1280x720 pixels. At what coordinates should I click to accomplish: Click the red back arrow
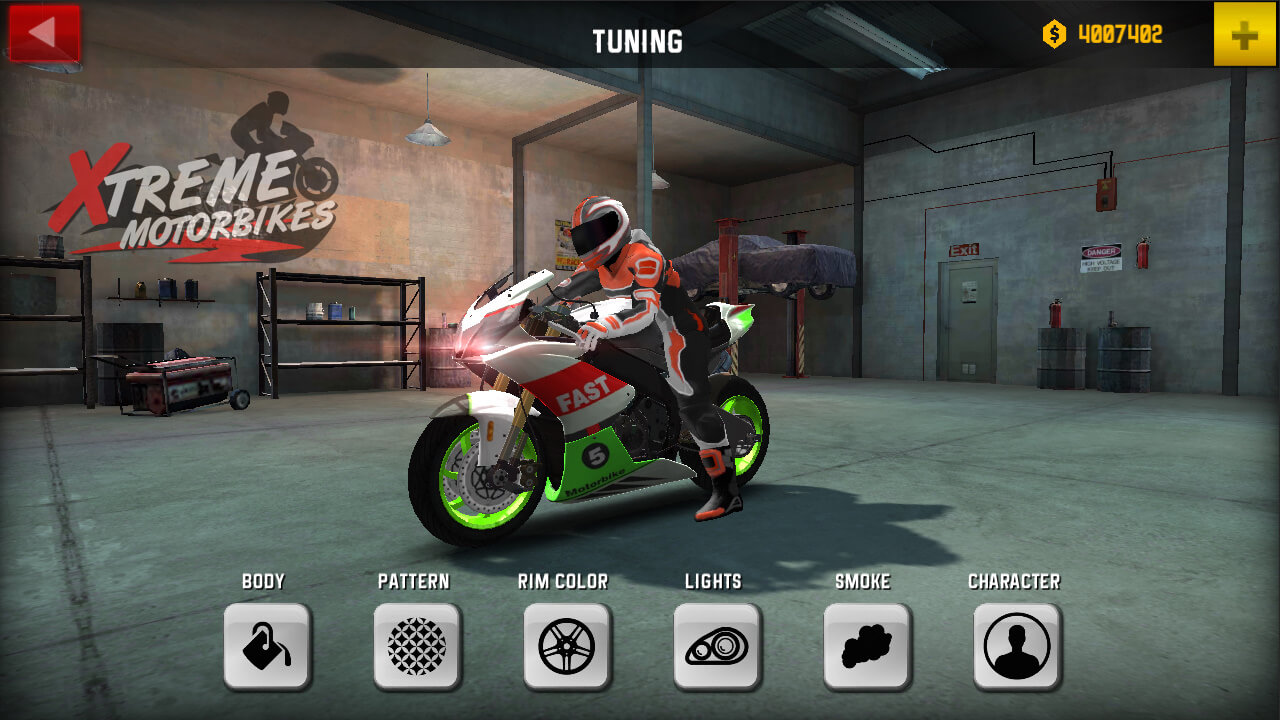pyautogui.click(x=47, y=33)
